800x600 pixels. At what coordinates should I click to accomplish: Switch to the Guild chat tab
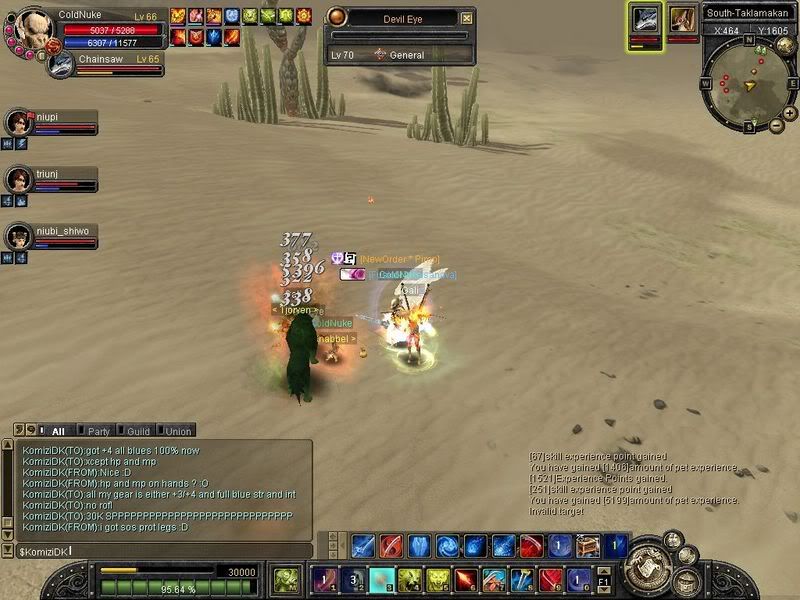138,431
